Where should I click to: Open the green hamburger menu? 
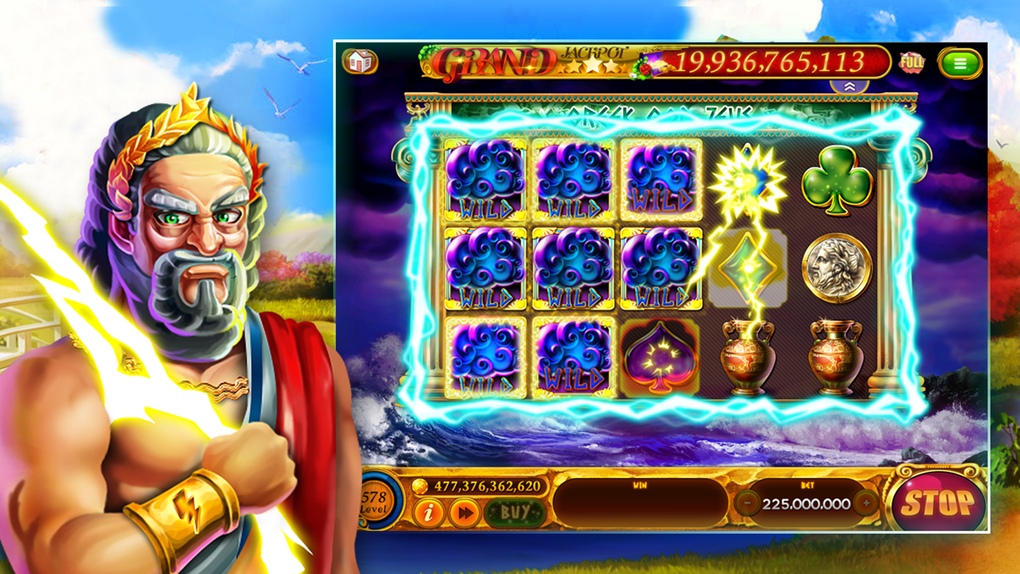pos(960,63)
